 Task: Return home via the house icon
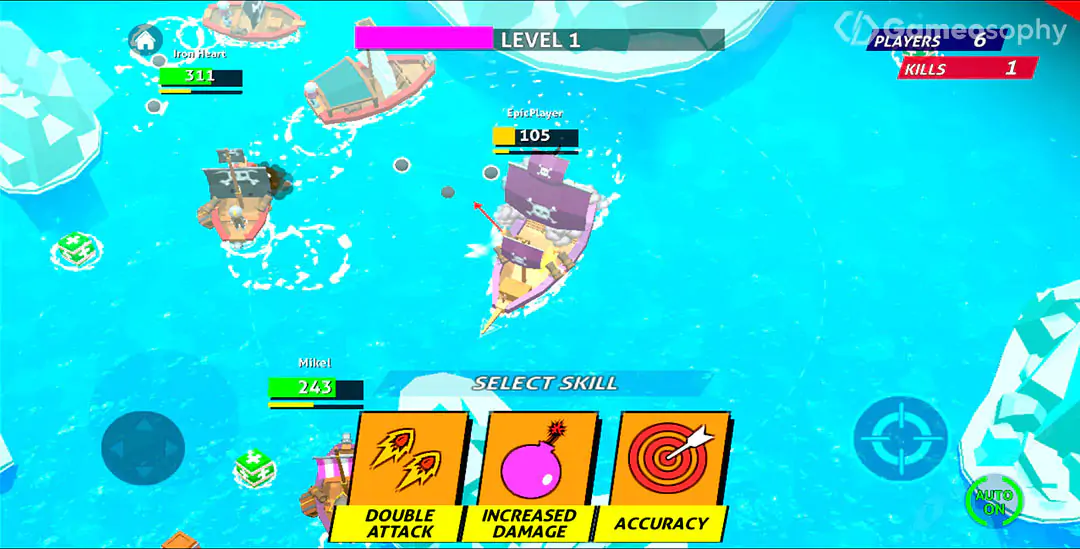pos(146,40)
